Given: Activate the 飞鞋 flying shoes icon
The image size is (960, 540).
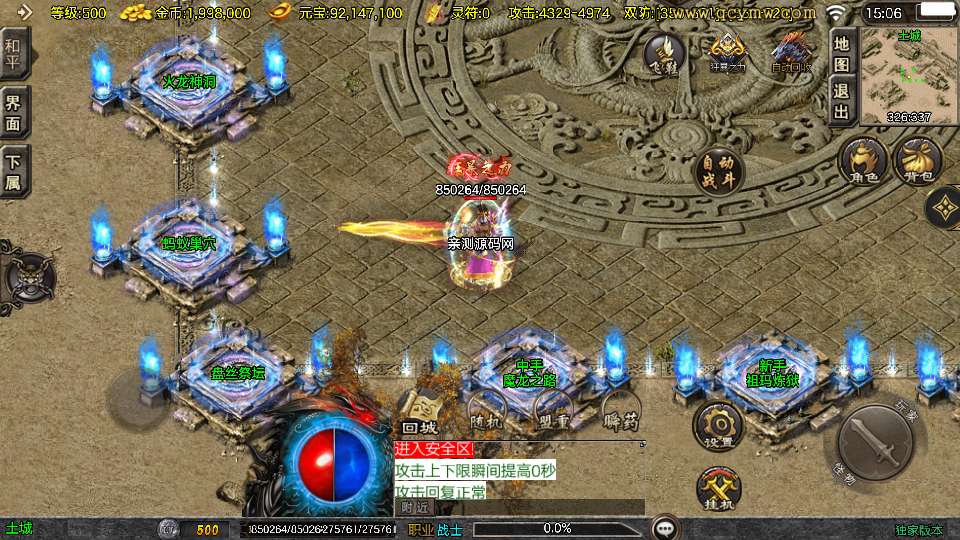Looking at the screenshot, I should (x=663, y=53).
